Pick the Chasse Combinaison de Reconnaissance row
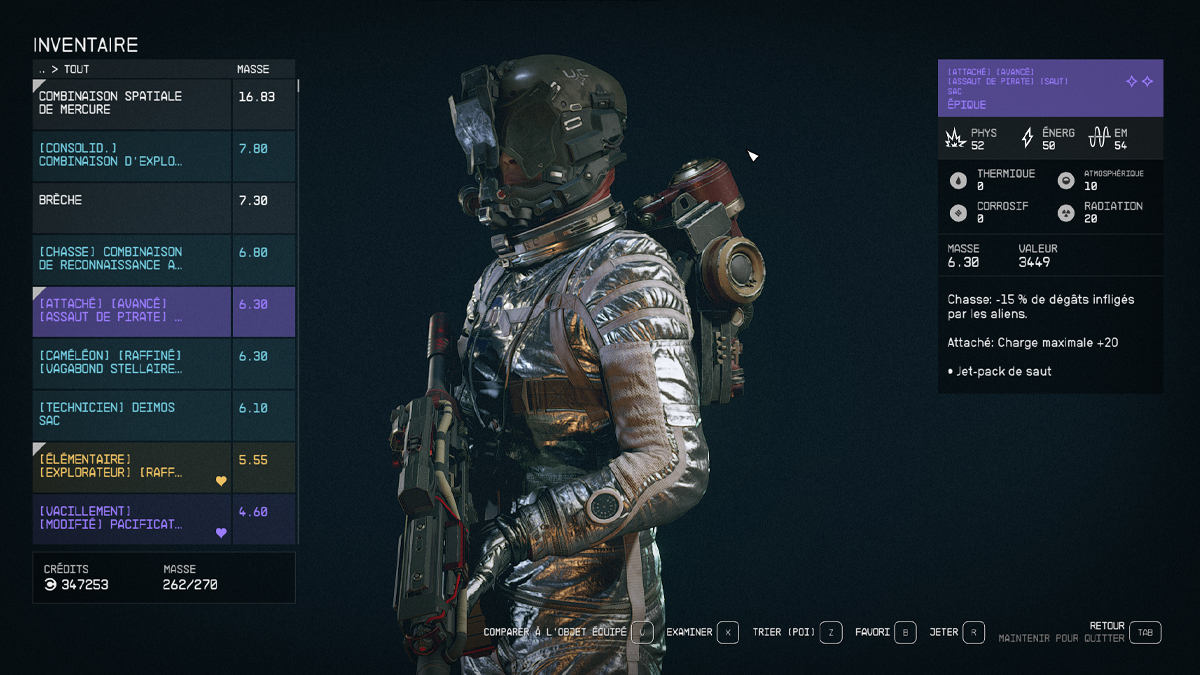The image size is (1200, 675). 134,260
